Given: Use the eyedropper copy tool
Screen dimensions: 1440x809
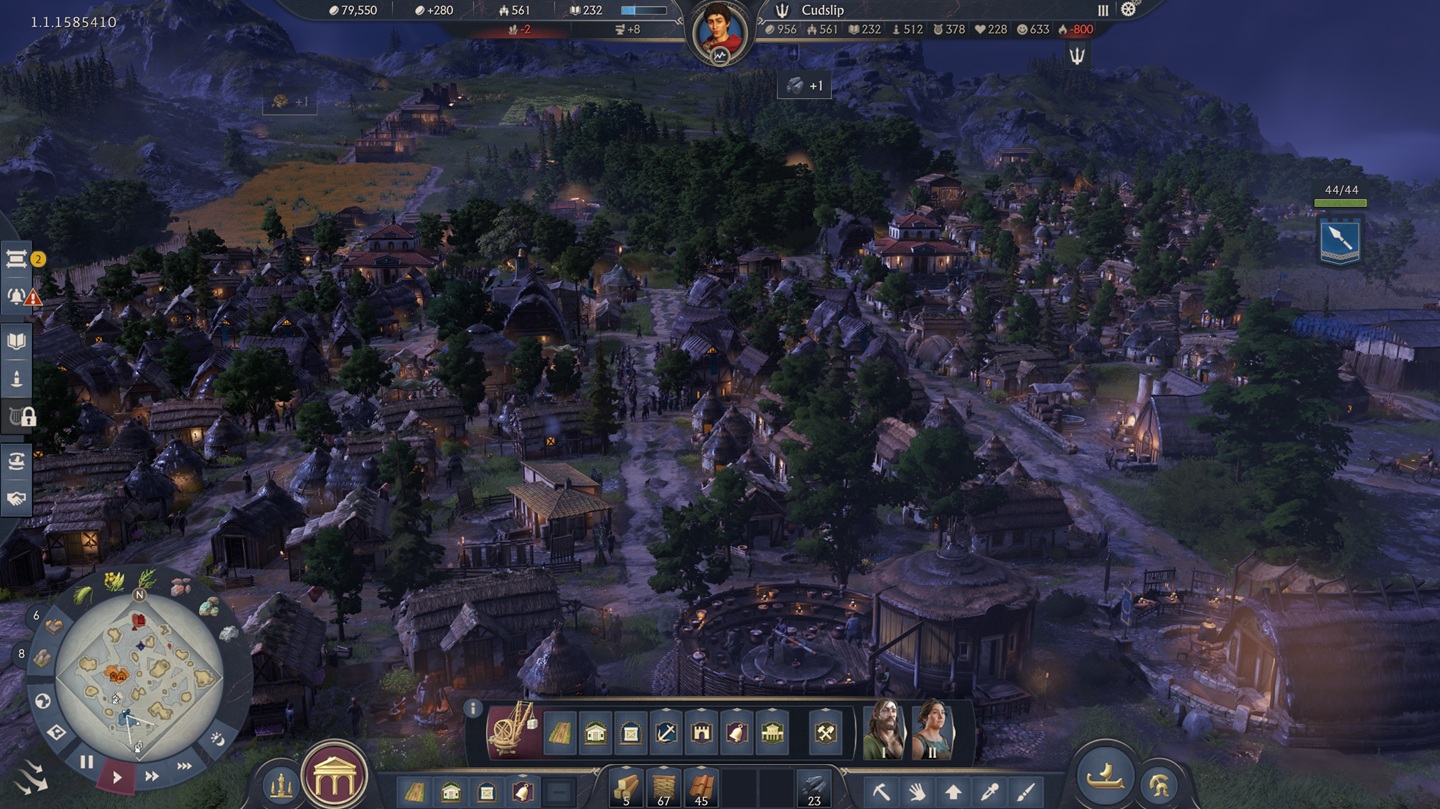Looking at the screenshot, I should click(989, 792).
